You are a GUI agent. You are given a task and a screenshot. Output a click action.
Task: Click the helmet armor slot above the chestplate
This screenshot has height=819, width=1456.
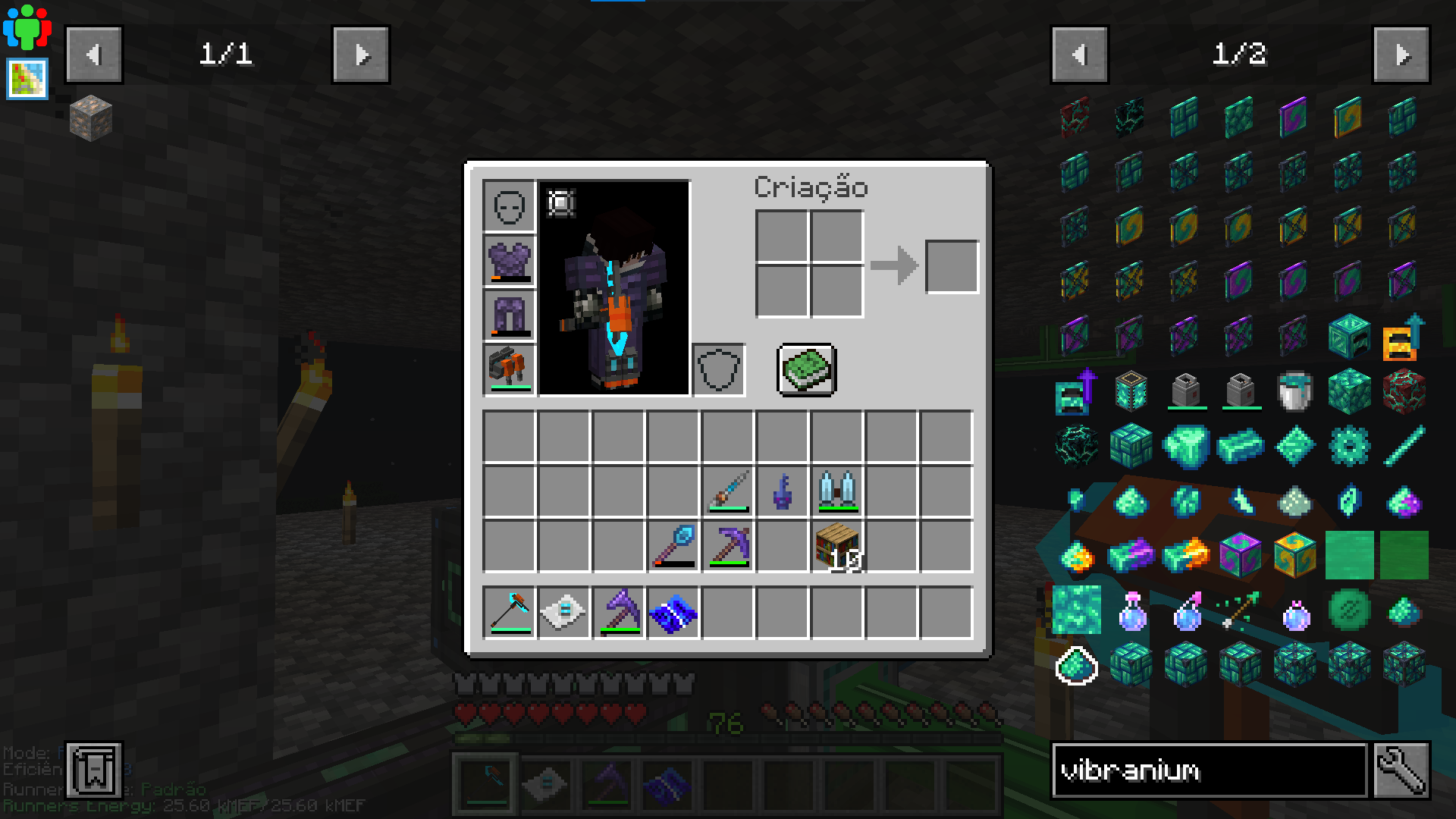click(x=508, y=206)
